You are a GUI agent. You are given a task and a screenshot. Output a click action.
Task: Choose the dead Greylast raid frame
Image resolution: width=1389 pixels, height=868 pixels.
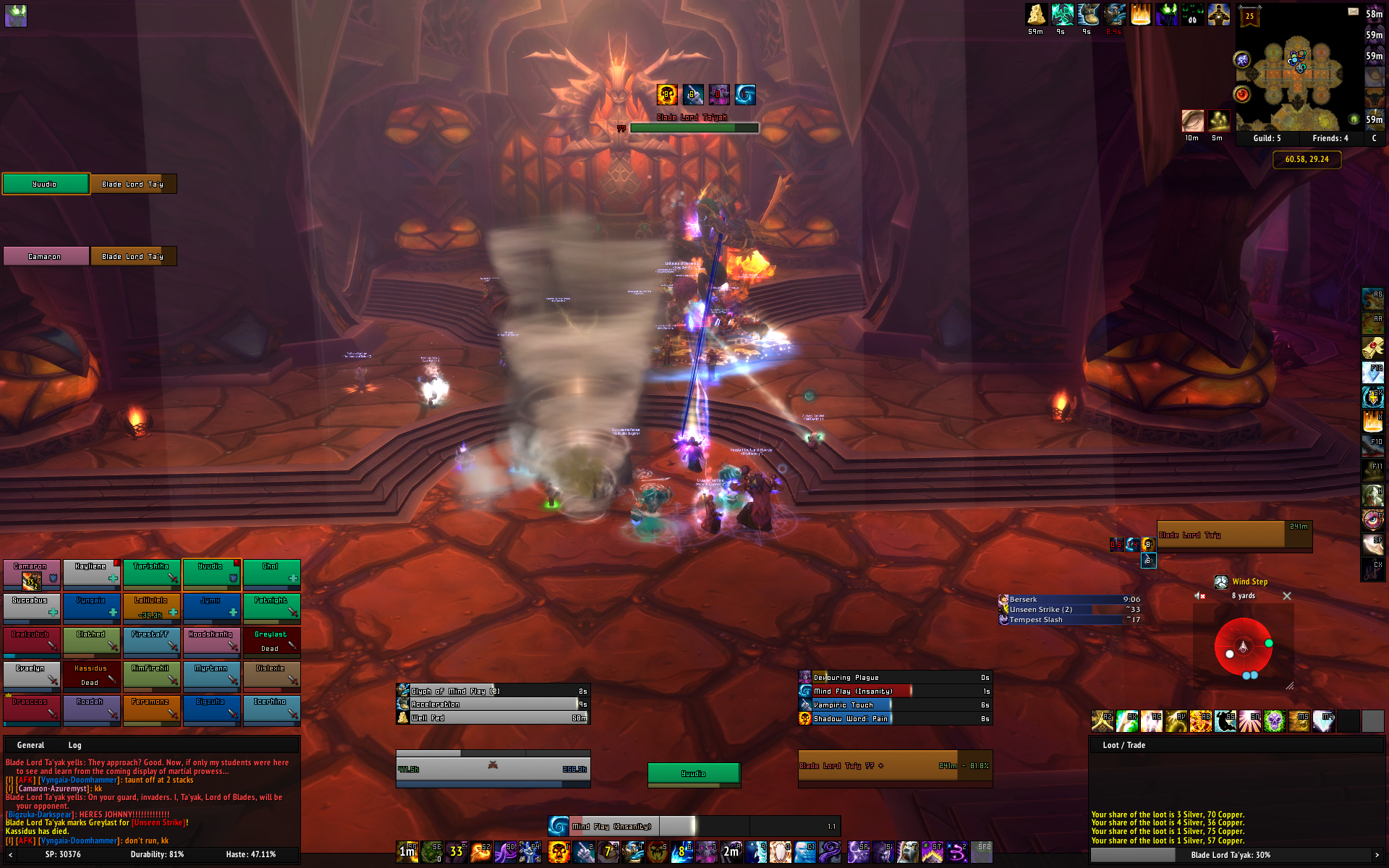[x=271, y=641]
